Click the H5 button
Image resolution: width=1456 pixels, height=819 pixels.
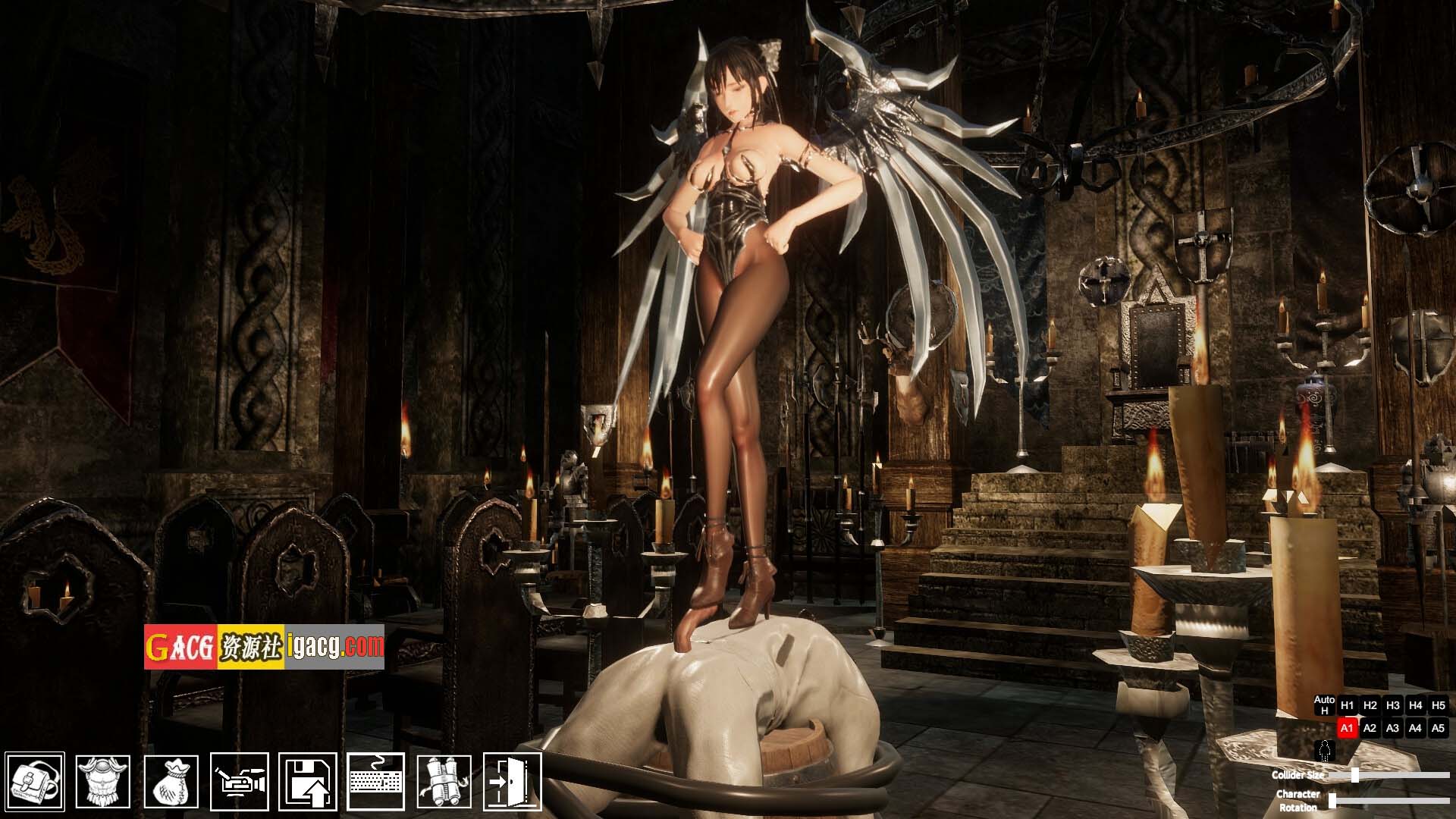click(1438, 705)
